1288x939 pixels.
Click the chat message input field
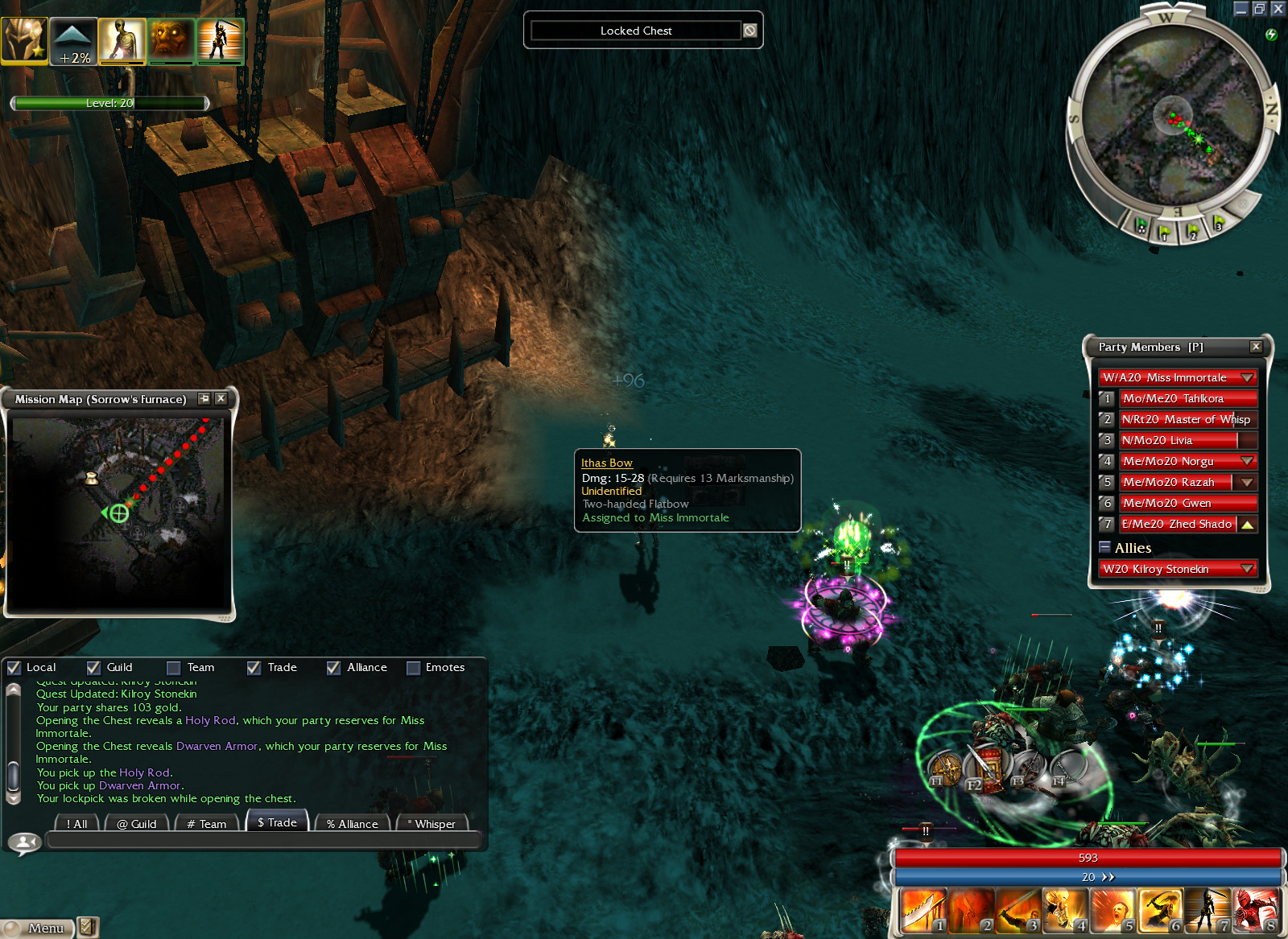[264, 840]
